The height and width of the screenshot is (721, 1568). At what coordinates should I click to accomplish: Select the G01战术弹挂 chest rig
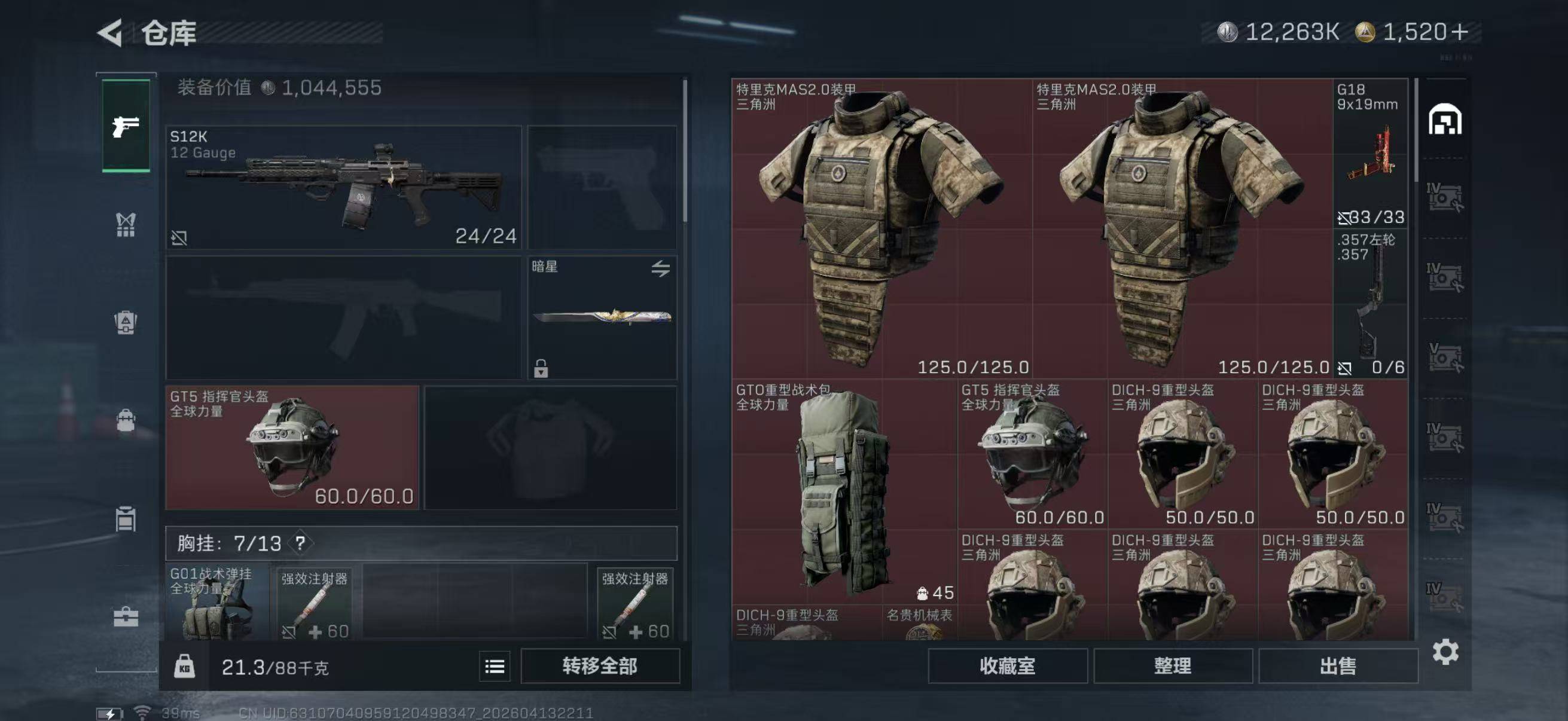click(216, 603)
